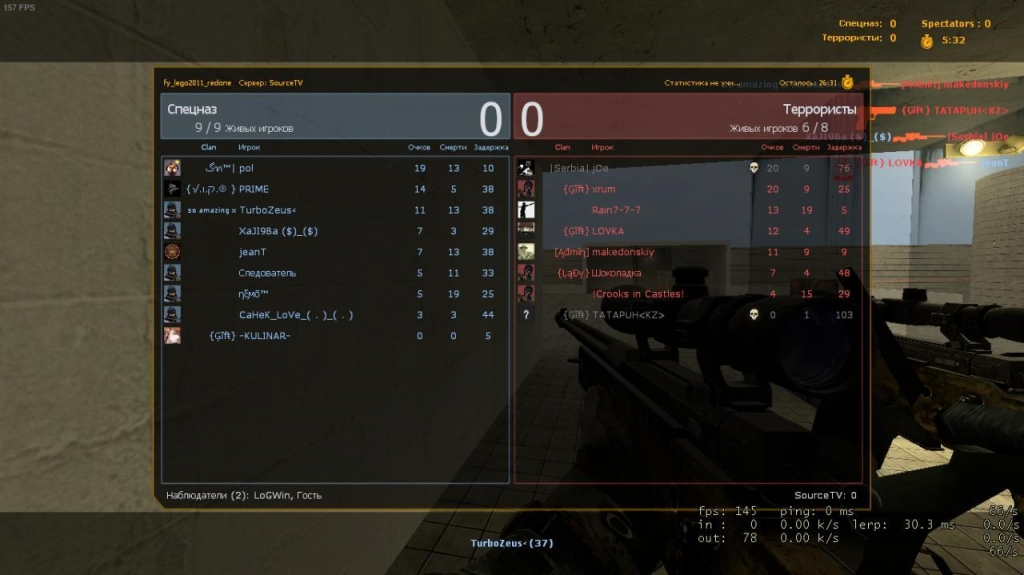Choose TurboZeus in the Спецназ list

click(268, 210)
